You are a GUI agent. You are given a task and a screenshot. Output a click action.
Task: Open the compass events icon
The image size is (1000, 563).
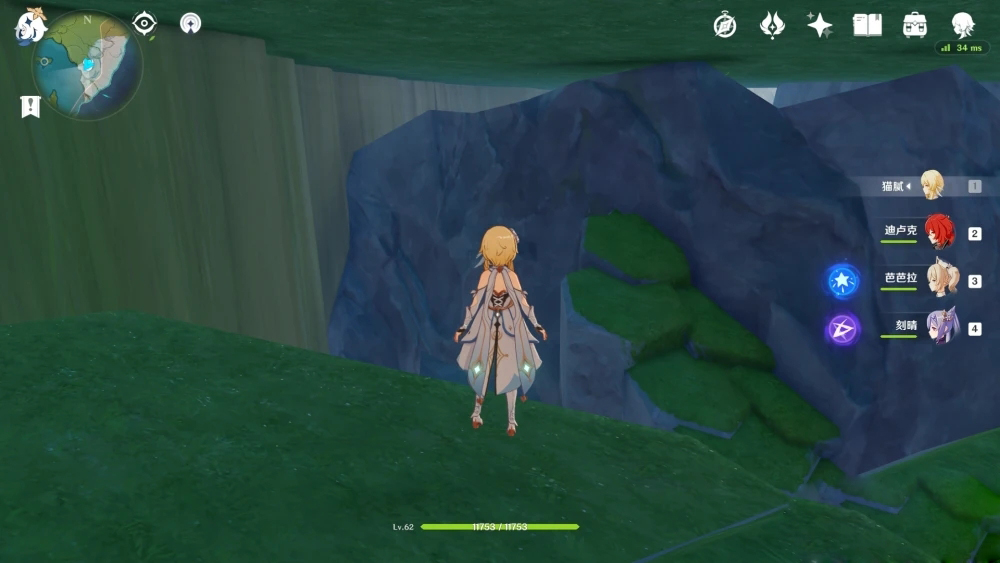click(725, 25)
